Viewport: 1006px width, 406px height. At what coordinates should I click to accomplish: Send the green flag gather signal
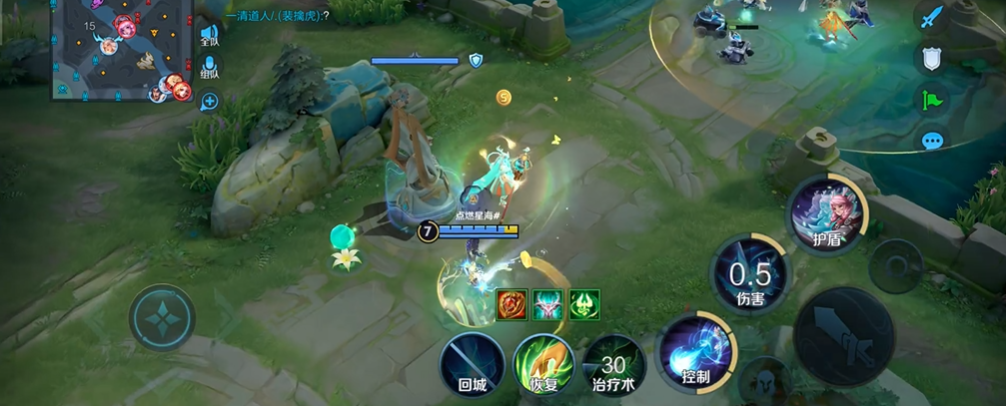pos(932,99)
